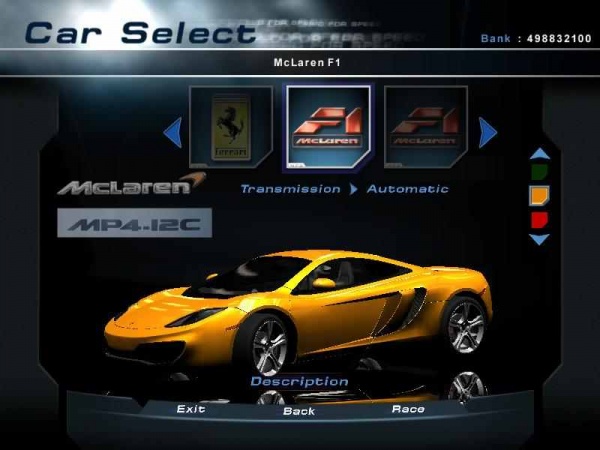
Task: Select the dimmed McLaren F1 badge
Action: click(x=426, y=129)
